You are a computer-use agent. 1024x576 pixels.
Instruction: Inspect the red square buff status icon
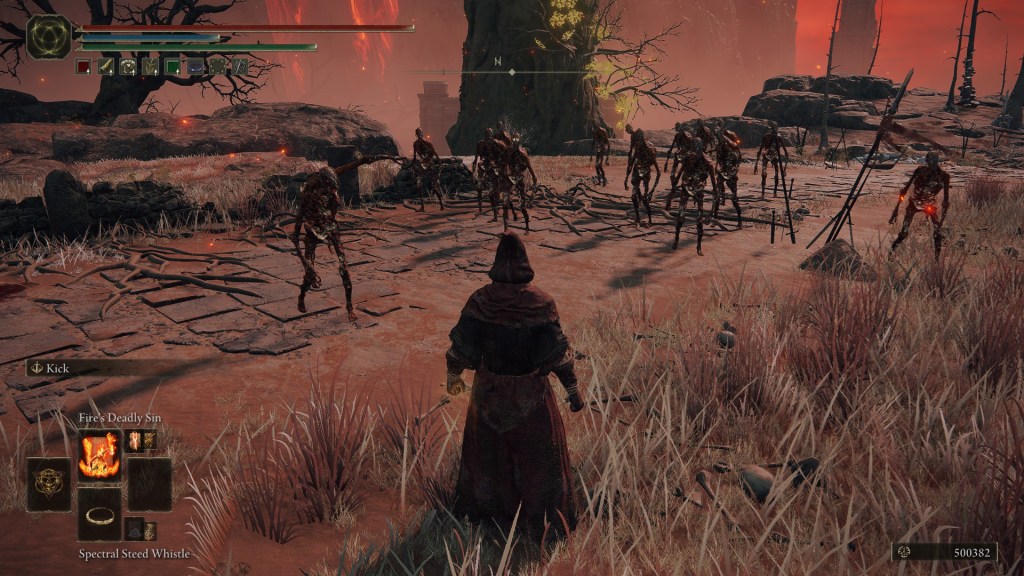(84, 67)
